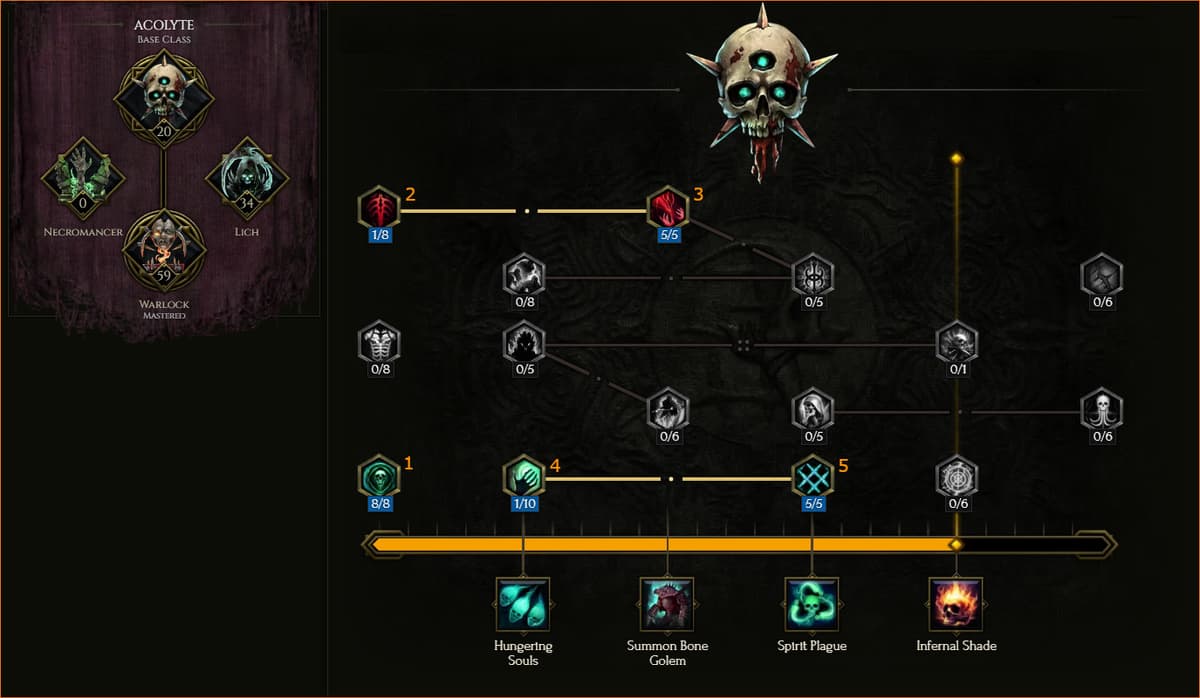Add a point to the 1/8 passive node
The height and width of the screenshot is (698, 1200).
[379, 208]
